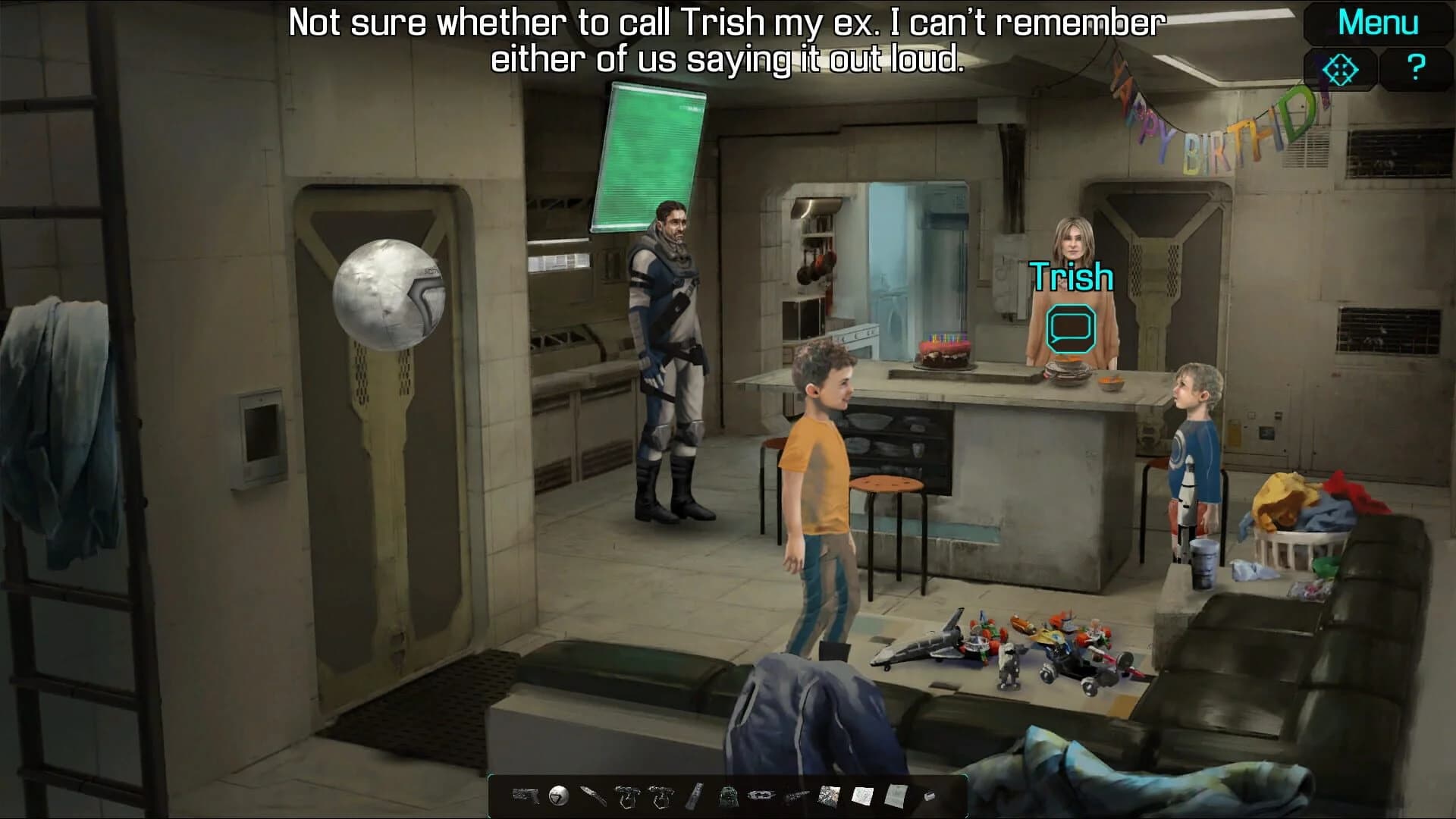Open the crumpled photo inventory item
This screenshot has height=819, width=1456.
pos(828,796)
